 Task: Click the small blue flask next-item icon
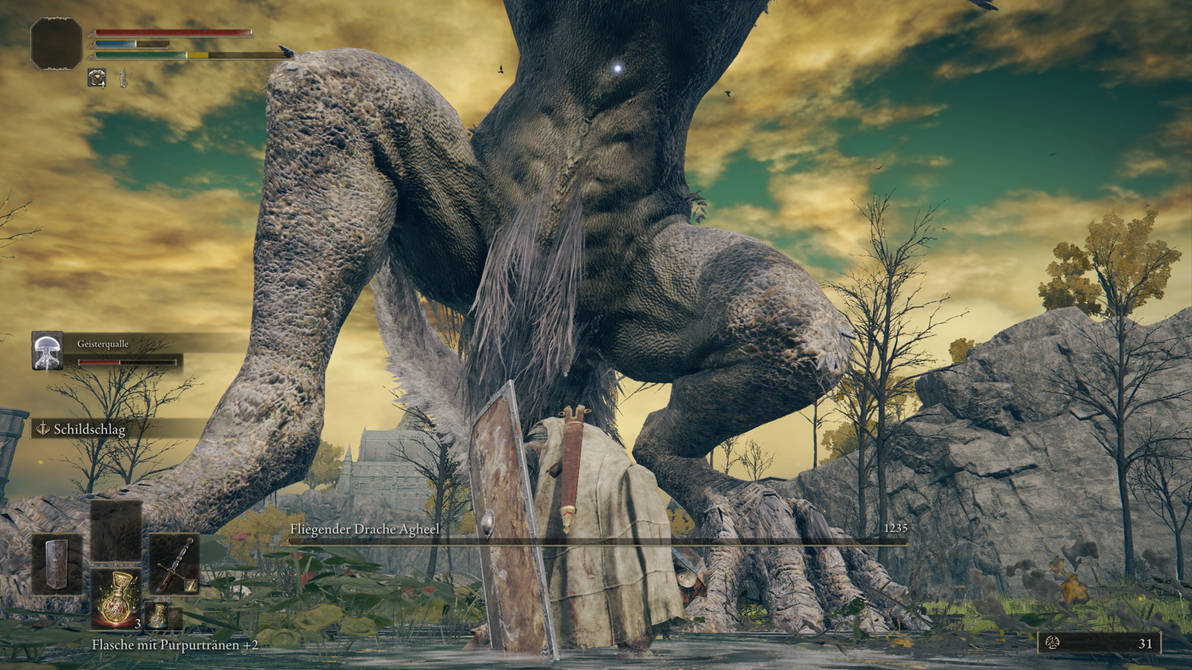[x=157, y=615]
